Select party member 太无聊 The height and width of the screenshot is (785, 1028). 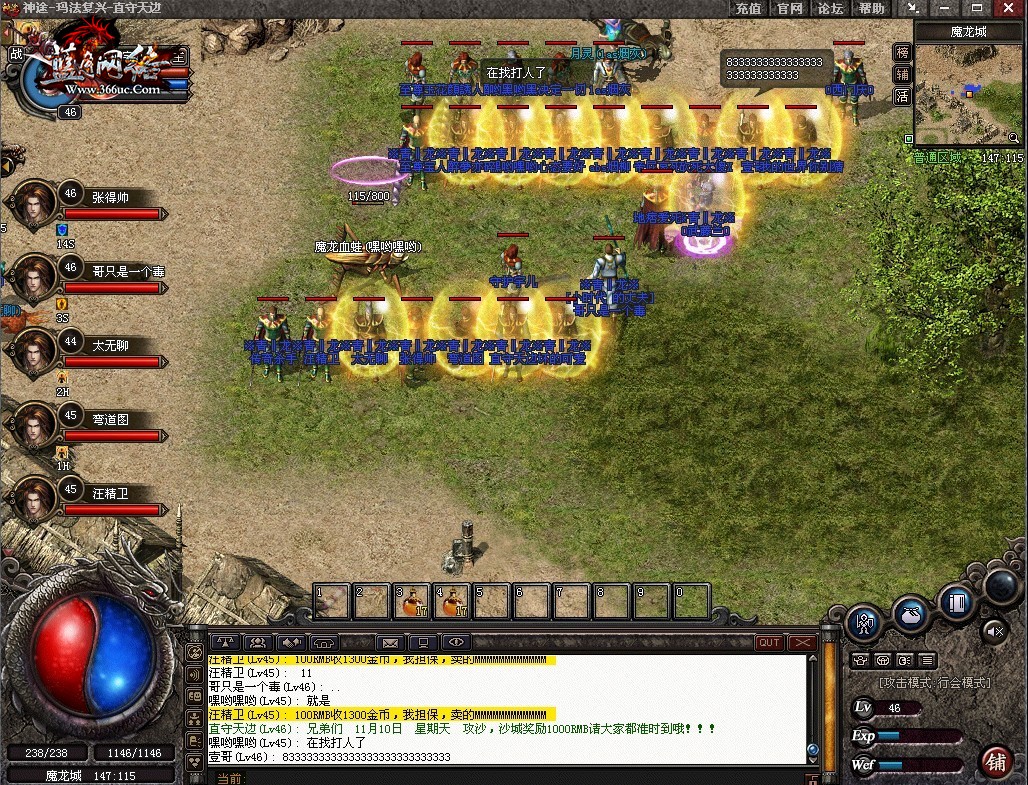(110, 346)
